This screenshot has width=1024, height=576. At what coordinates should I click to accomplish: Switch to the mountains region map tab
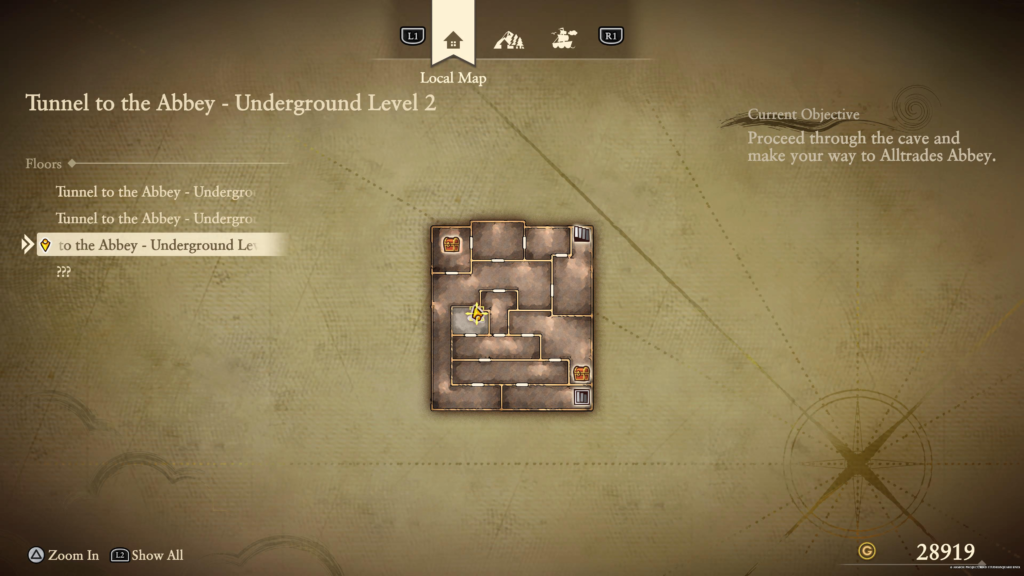pos(509,40)
